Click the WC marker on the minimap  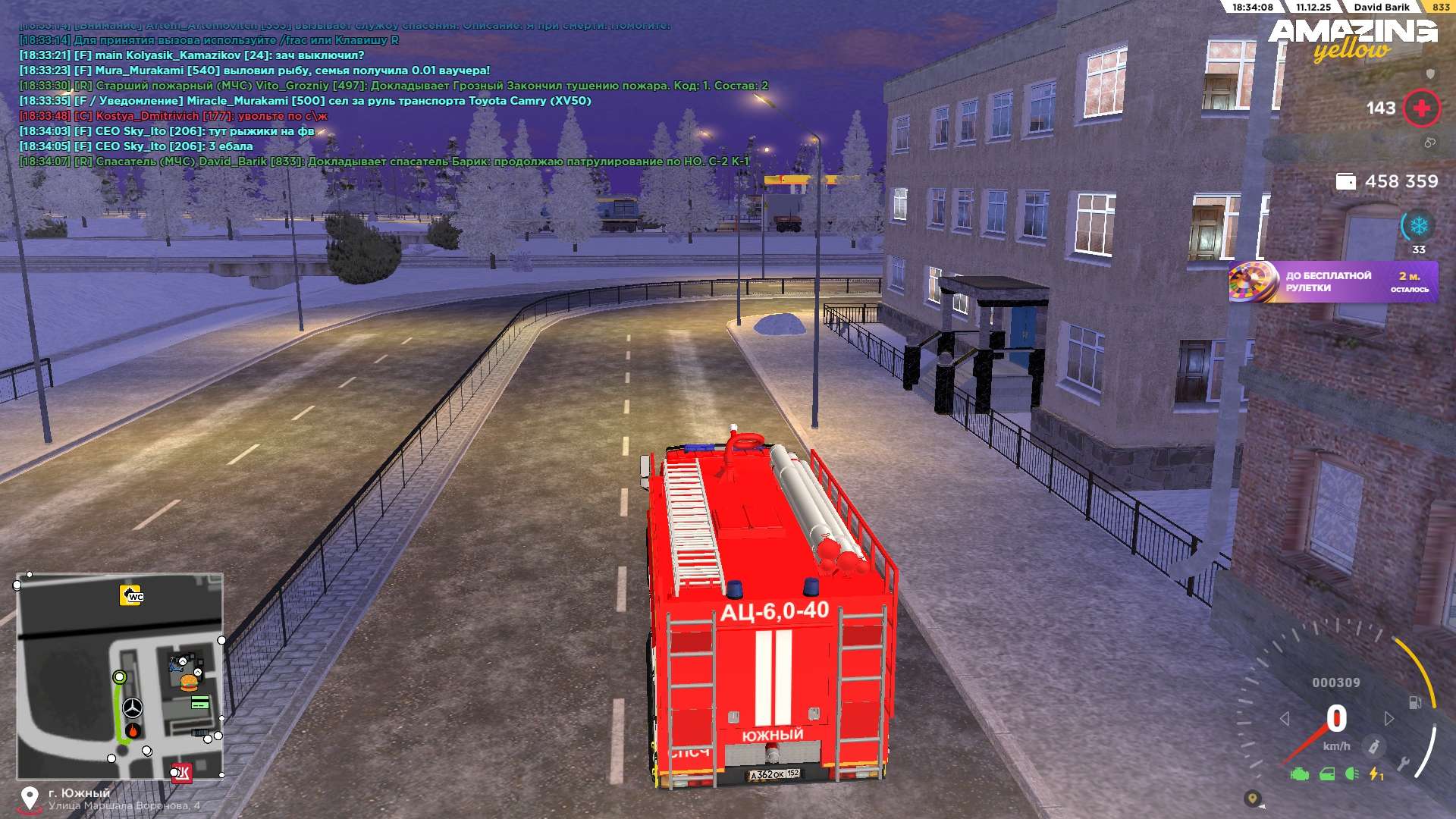pos(131,595)
